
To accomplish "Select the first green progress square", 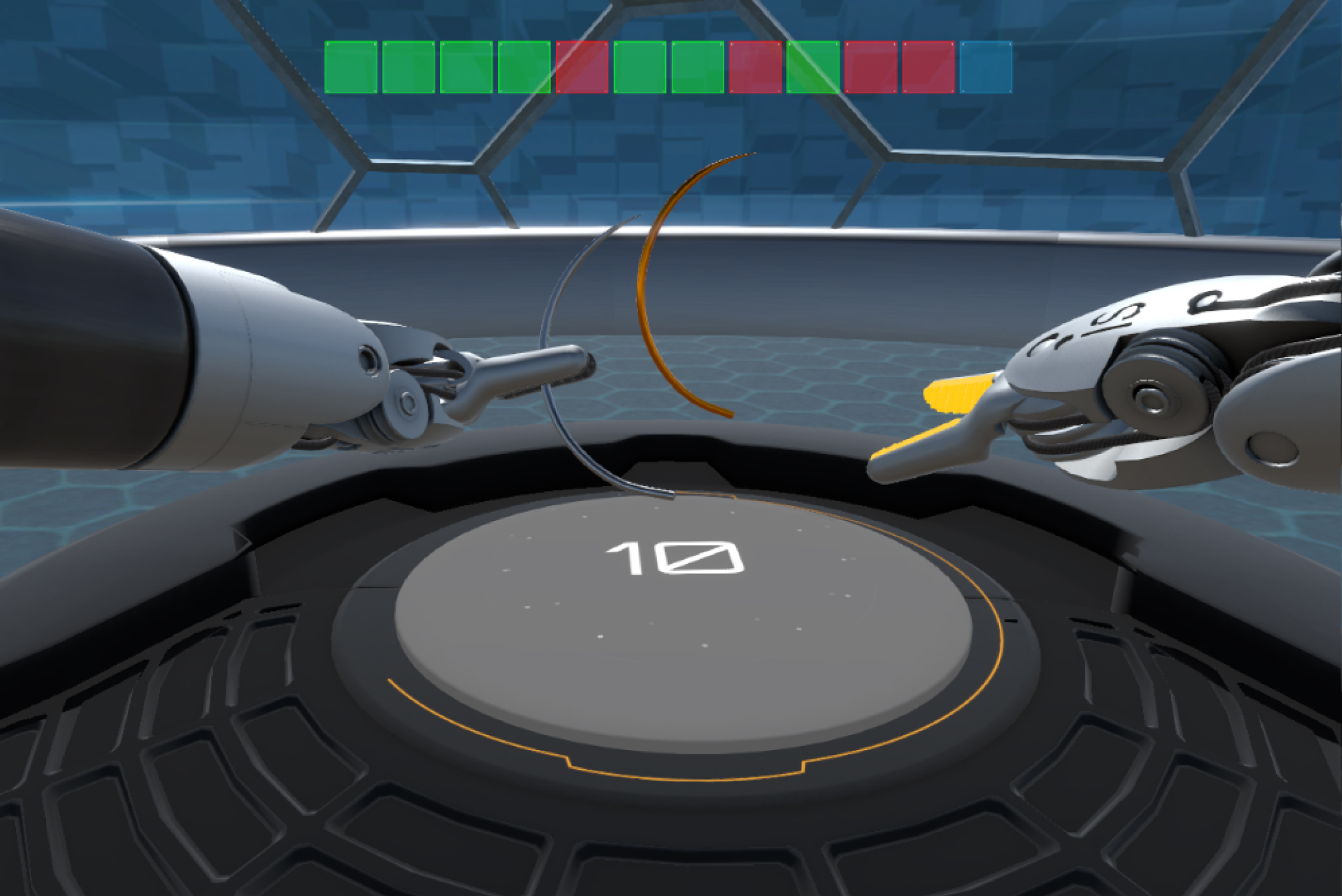I will coord(349,68).
